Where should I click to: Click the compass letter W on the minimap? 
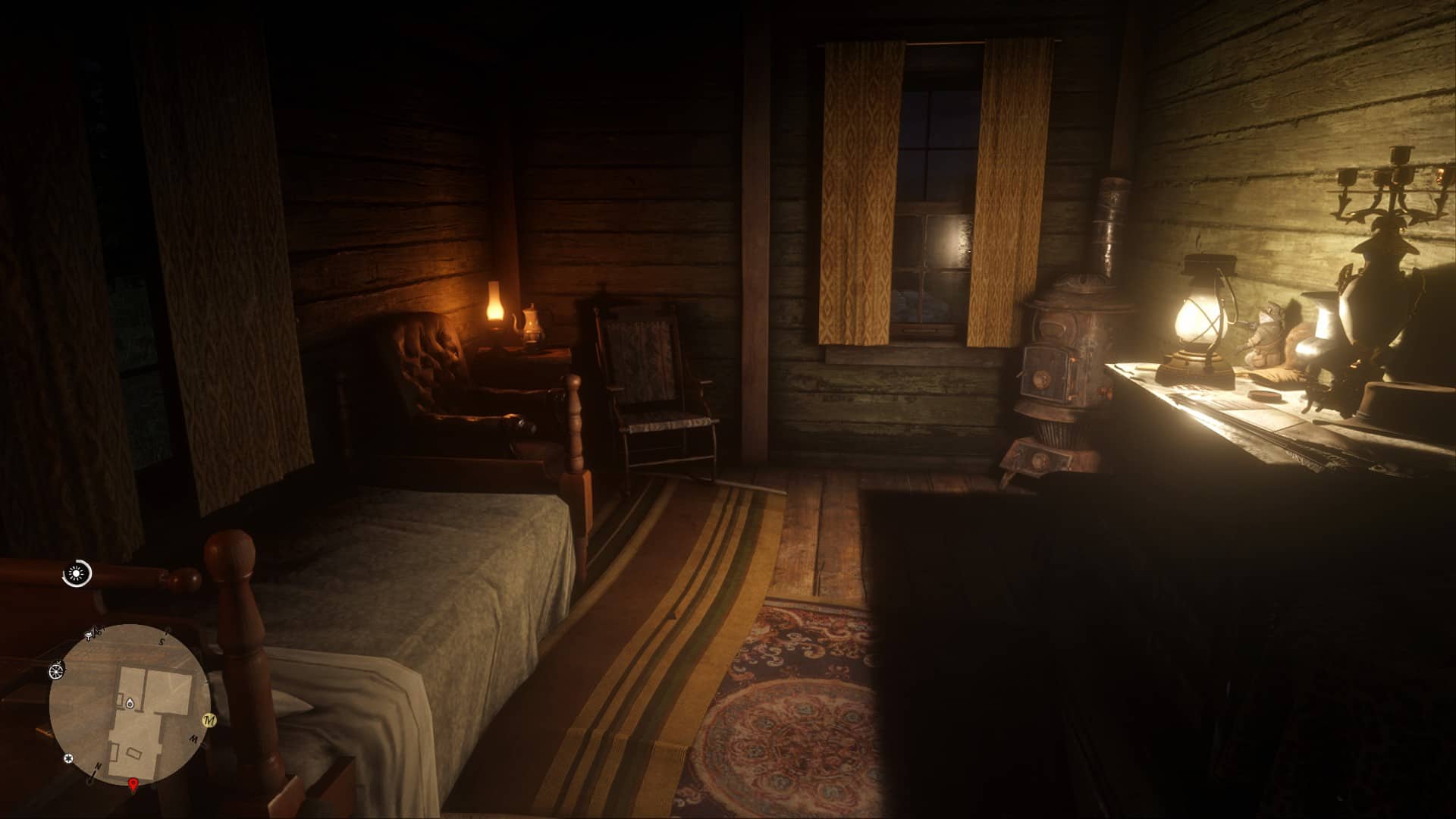coord(193,739)
